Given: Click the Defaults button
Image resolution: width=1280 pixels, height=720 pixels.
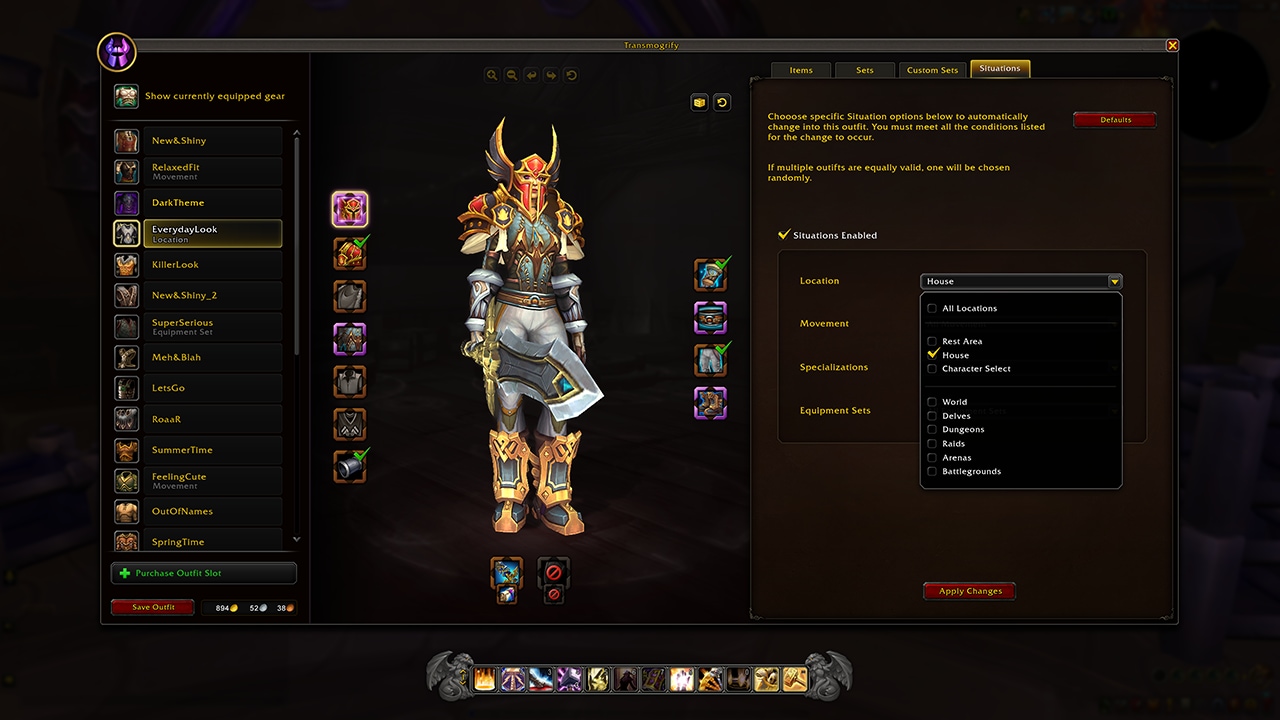Looking at the screenshot, I should (x=1115, y=120).
